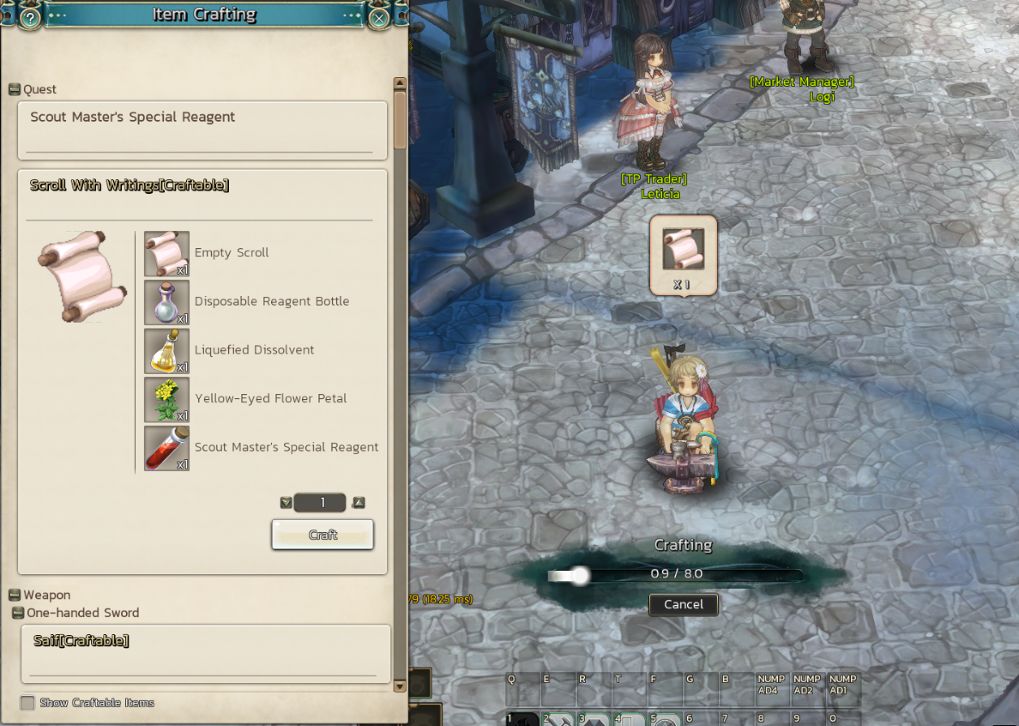Click the Craft button
1019x726 pixels.
[x=322, y=535]
